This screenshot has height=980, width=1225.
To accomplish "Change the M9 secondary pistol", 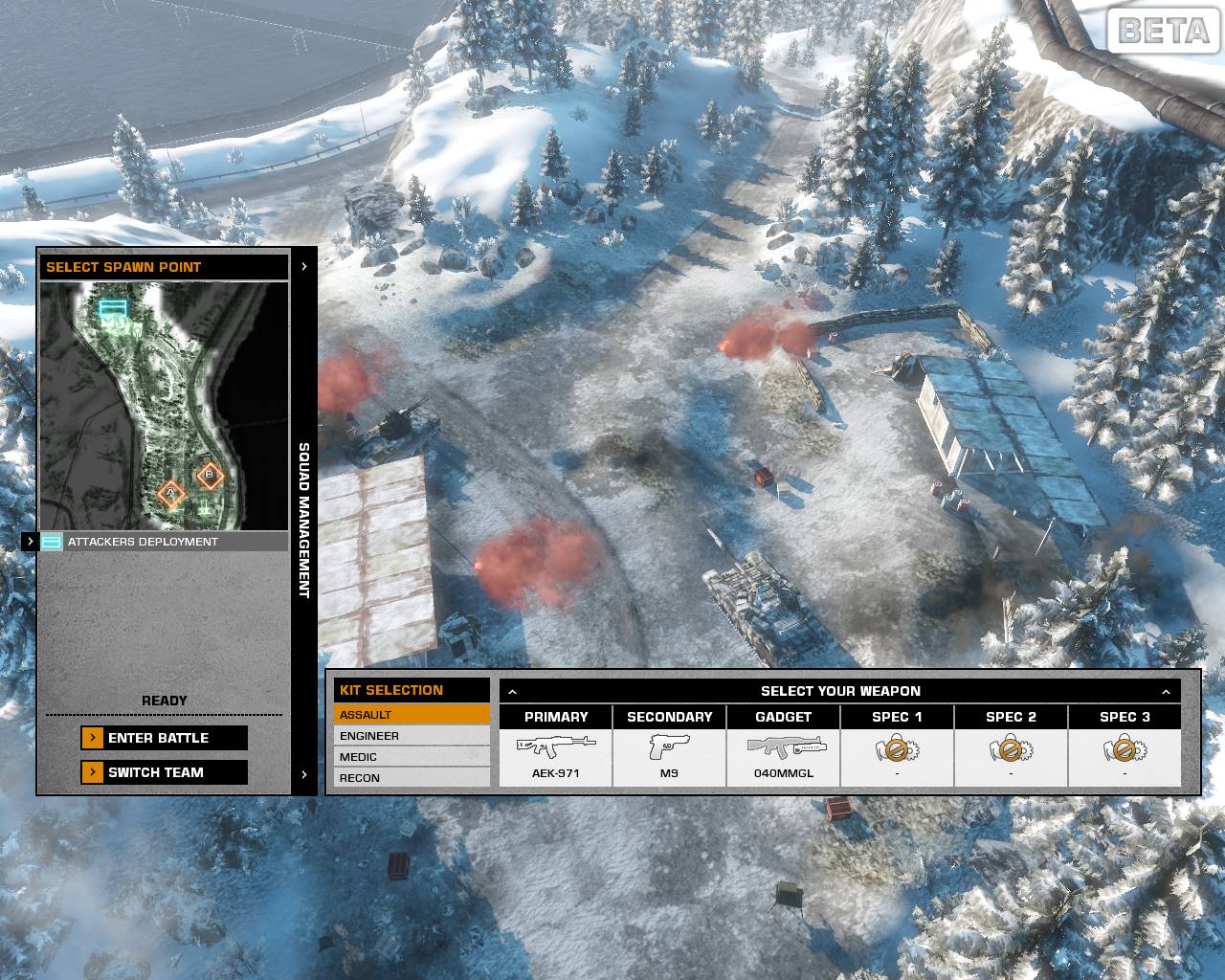I will click(669, 756).
